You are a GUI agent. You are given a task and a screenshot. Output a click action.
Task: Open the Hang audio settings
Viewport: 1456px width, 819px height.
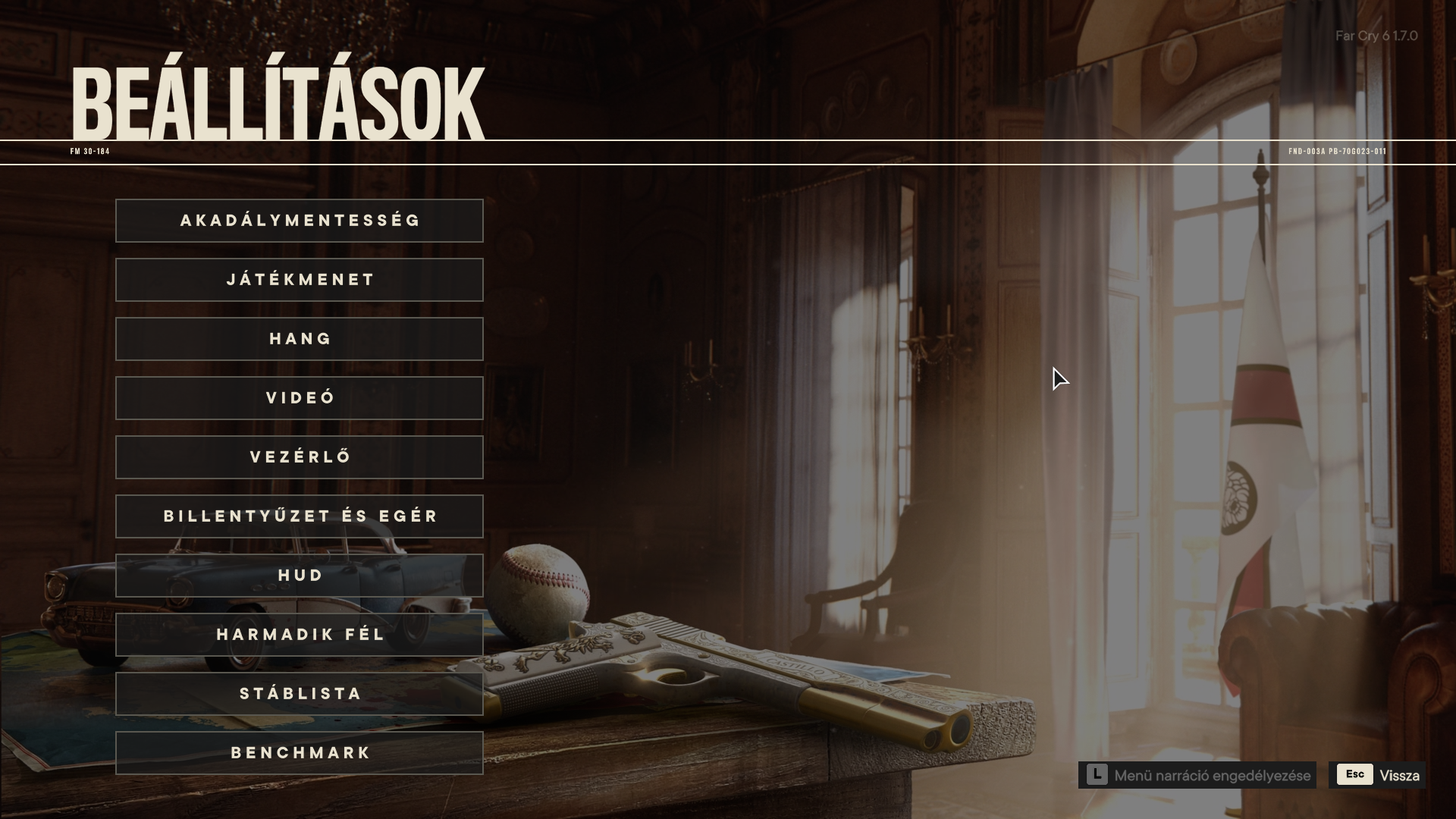pyautogui.click(x=300, y=339)
